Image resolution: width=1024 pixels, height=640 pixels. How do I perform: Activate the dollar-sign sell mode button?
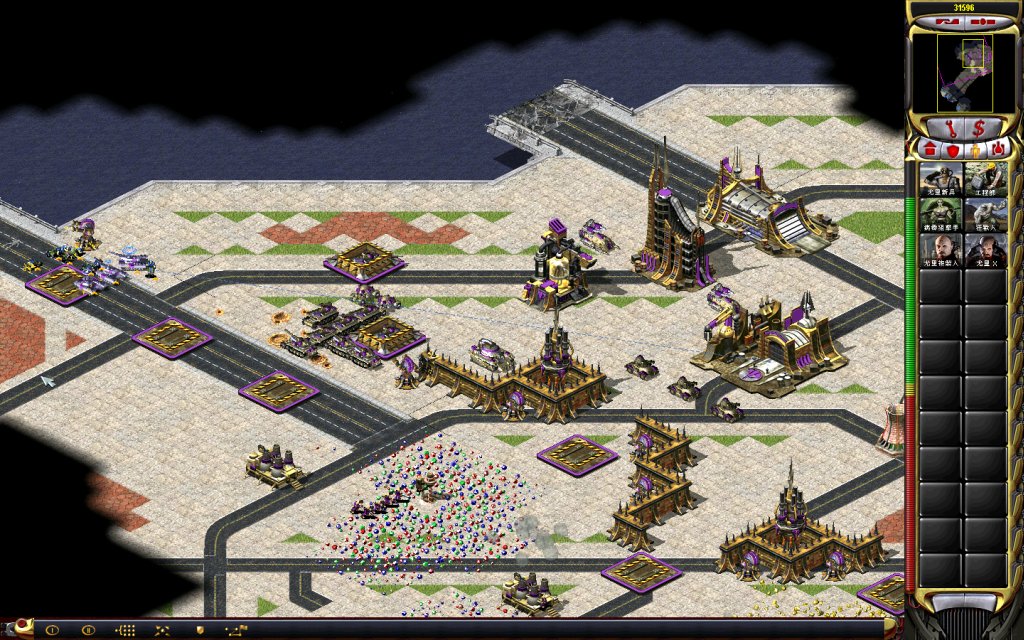point(979,128)
